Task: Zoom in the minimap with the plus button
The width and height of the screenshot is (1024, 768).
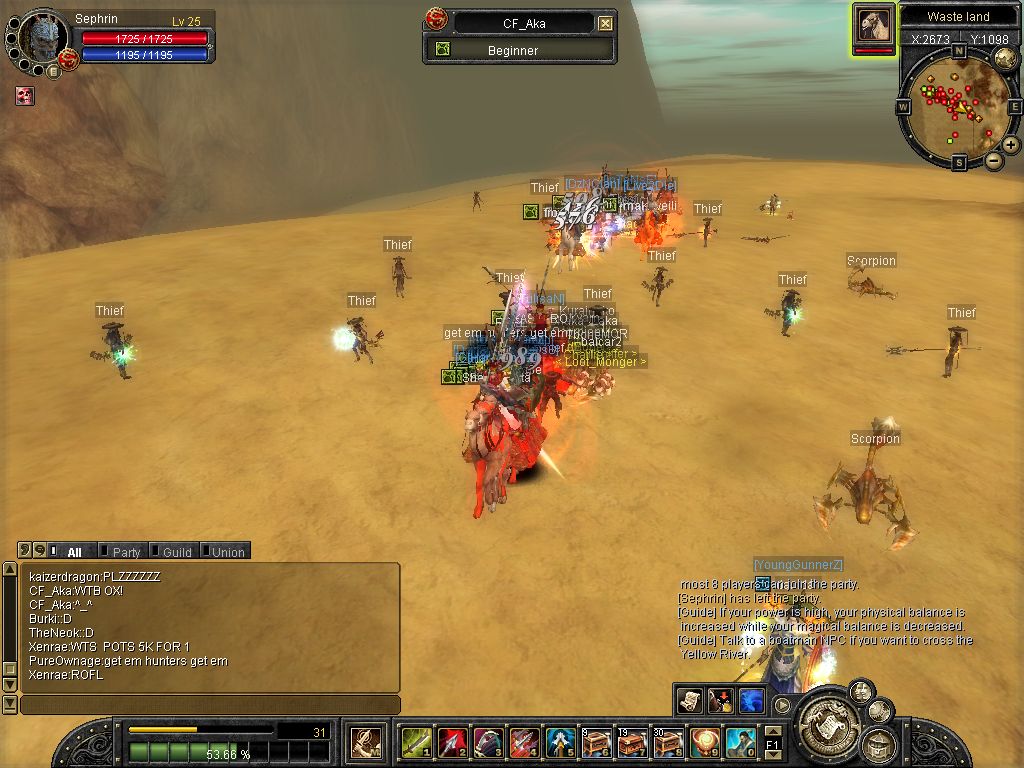Action: click(1011, 145)
